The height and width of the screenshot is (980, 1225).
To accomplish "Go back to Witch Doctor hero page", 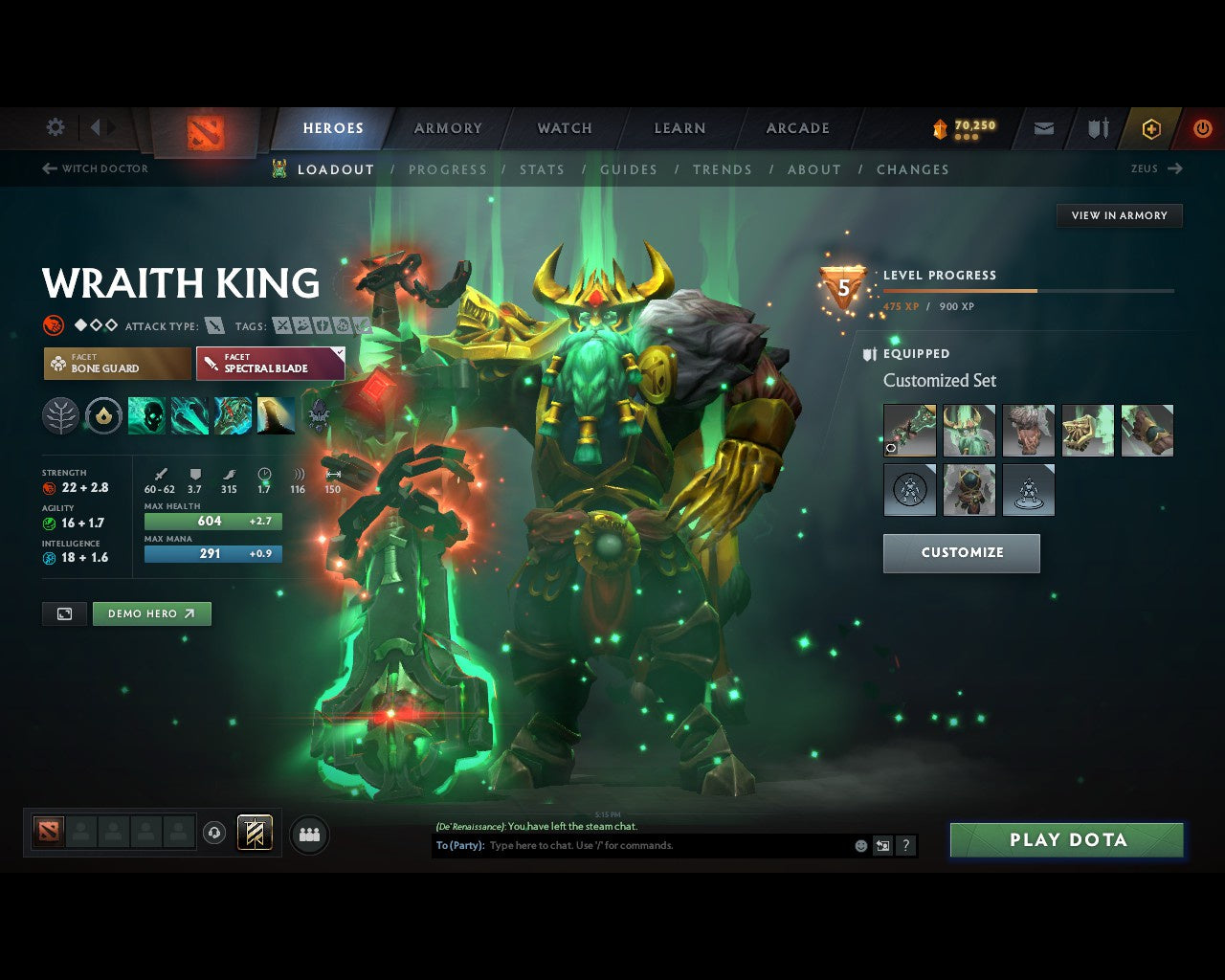I will [95, 168].
